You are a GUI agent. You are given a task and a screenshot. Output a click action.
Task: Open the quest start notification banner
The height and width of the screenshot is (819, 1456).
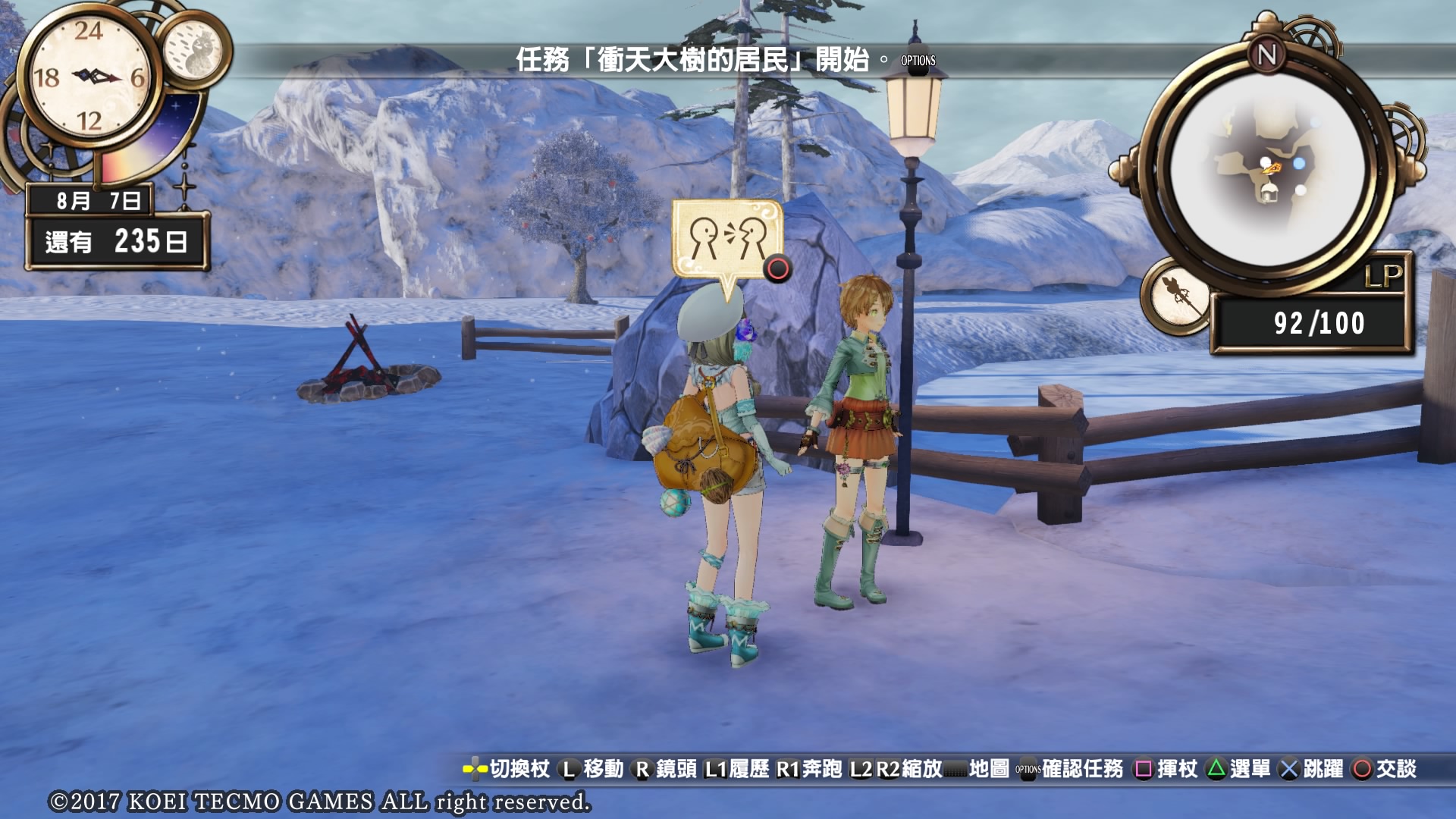[x=692, y=60]
